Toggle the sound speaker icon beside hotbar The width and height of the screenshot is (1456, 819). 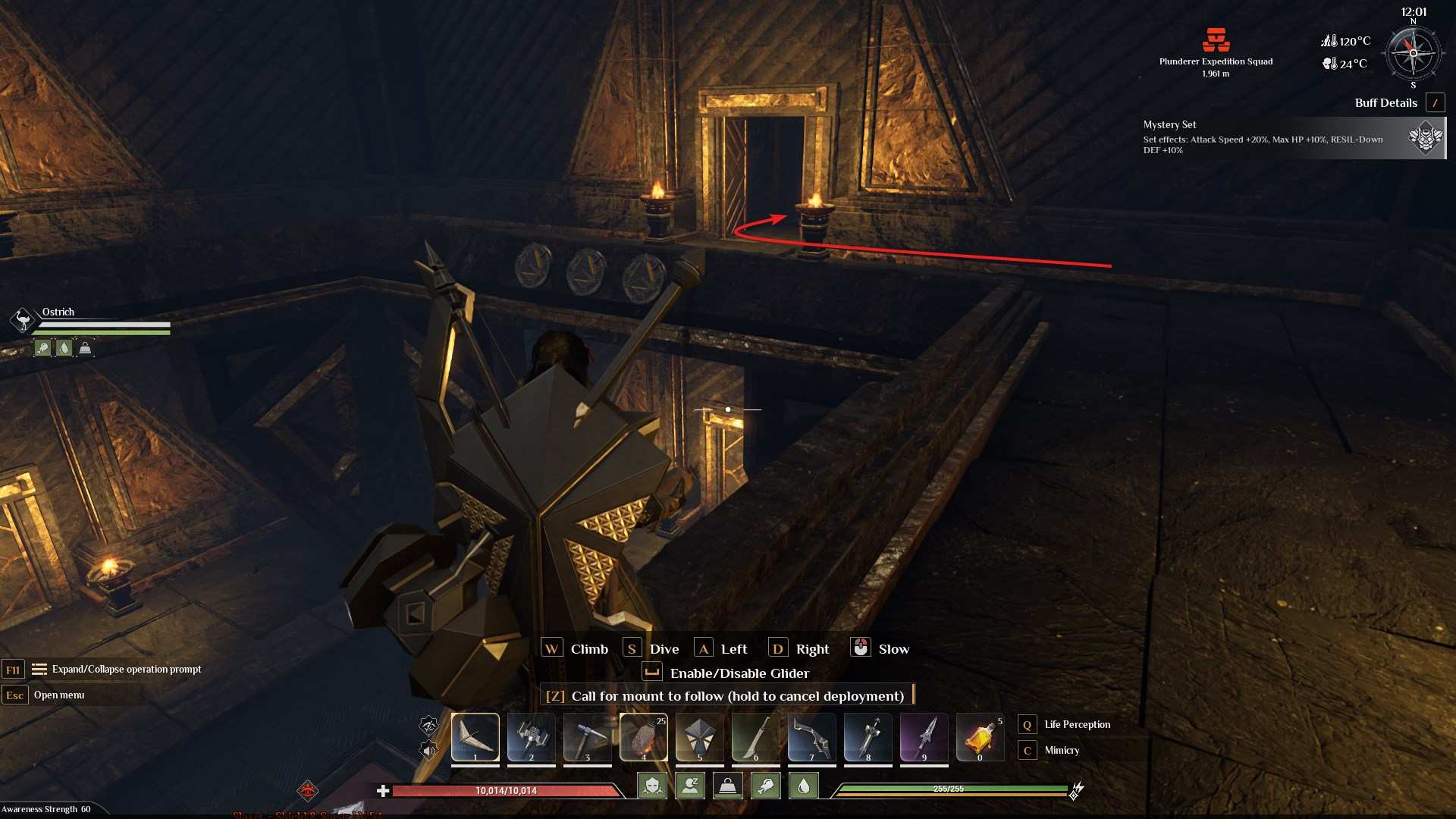(429, 751)
